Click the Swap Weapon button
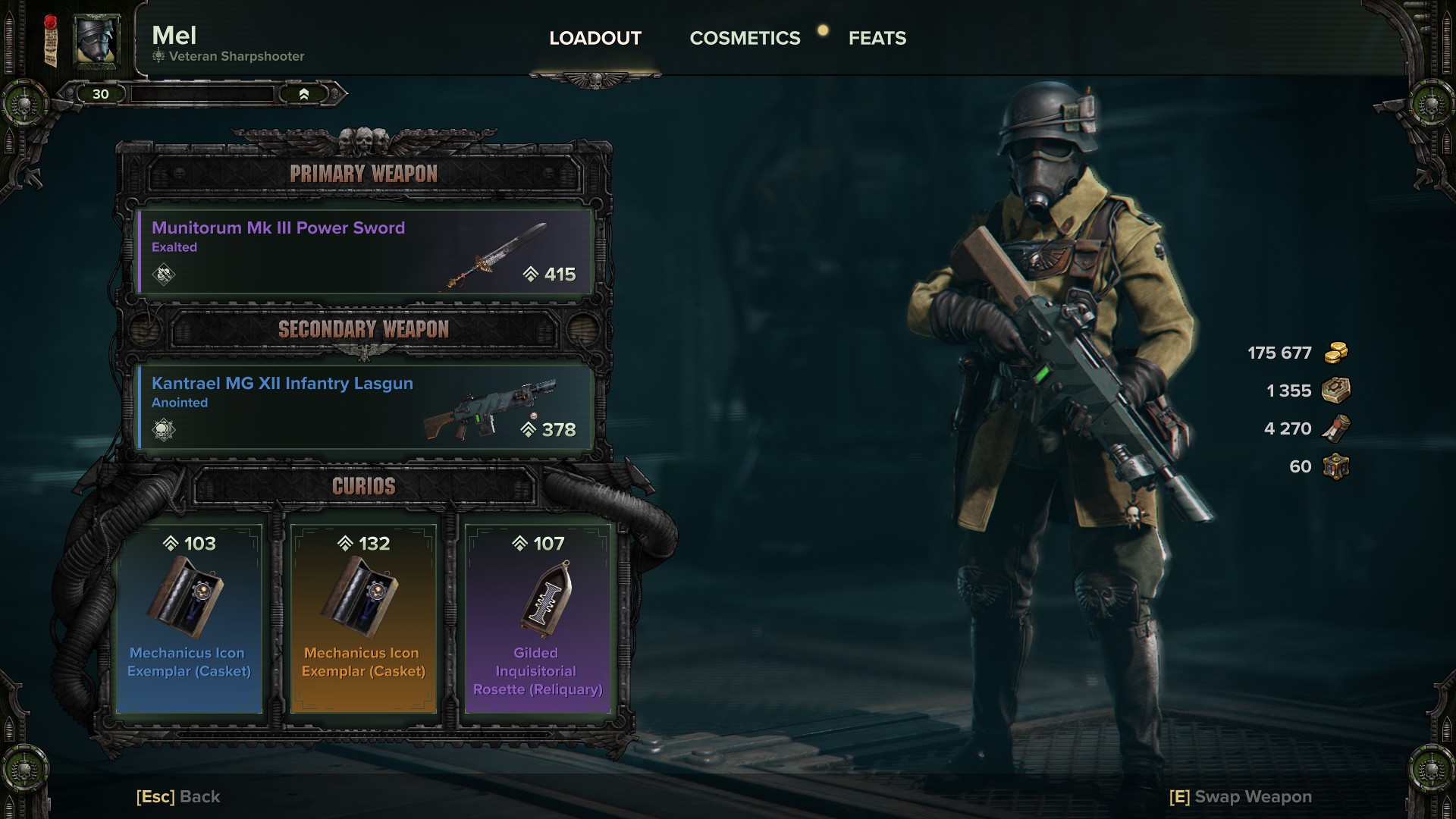 (x=1241, y=796)
